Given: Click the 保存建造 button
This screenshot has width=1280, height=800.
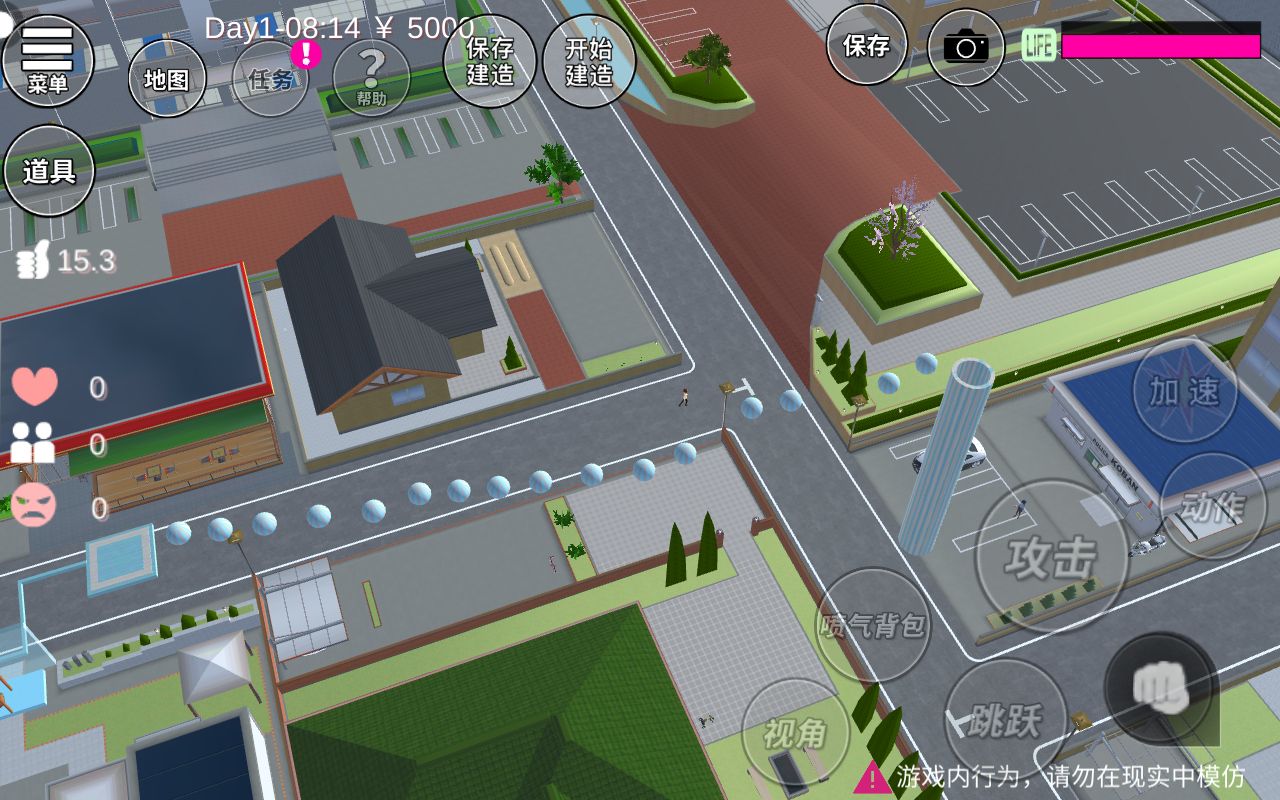Looking at the screenshot, I should pyautogui.click(x=490, y=61).
